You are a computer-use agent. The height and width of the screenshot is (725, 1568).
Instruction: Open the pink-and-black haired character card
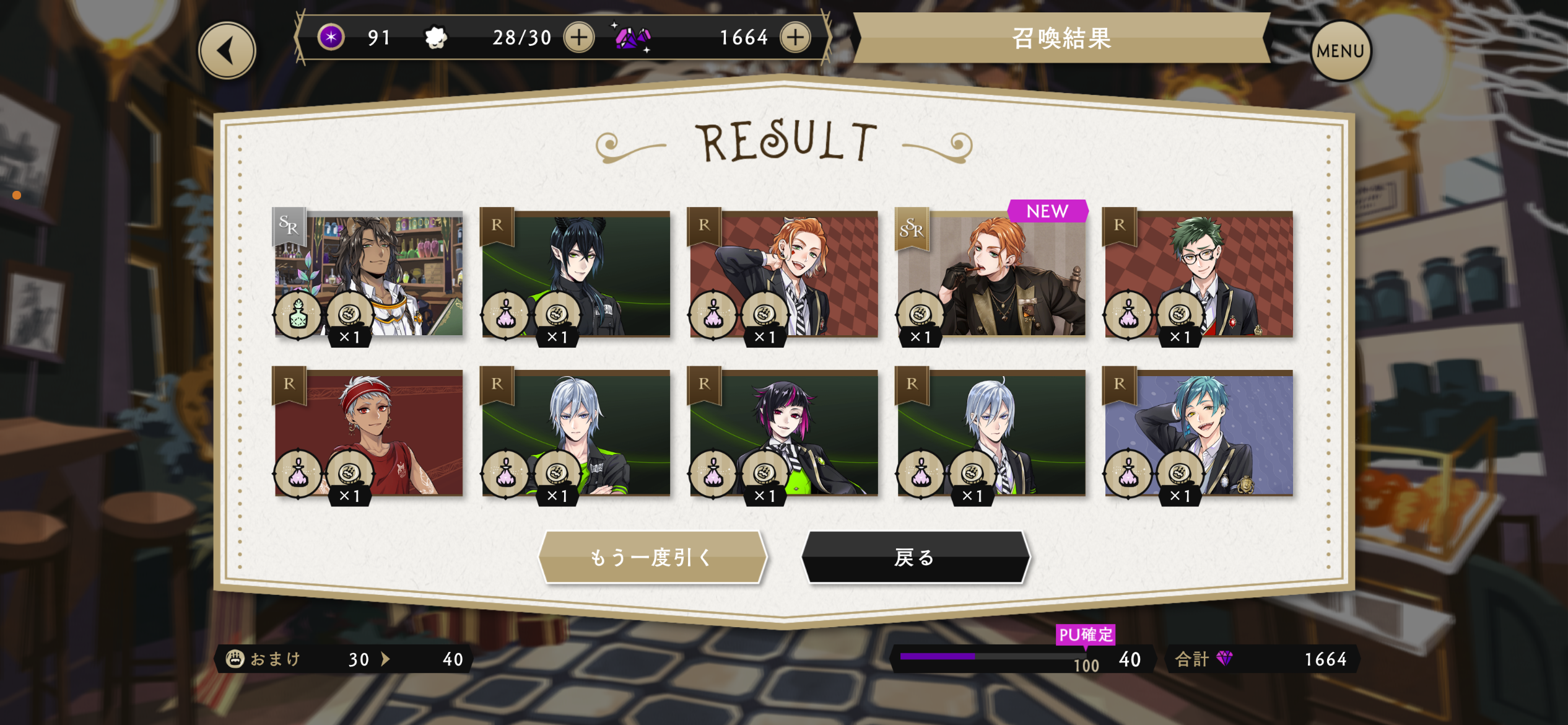pos(783,433)
